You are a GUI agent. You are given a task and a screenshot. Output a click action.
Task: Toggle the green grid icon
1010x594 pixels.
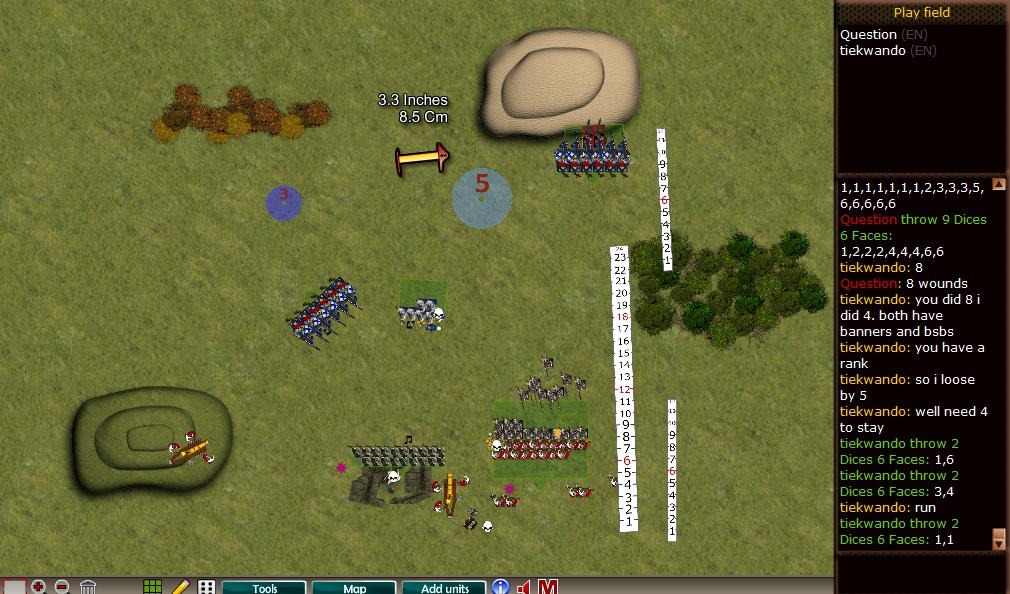[153, 587]
